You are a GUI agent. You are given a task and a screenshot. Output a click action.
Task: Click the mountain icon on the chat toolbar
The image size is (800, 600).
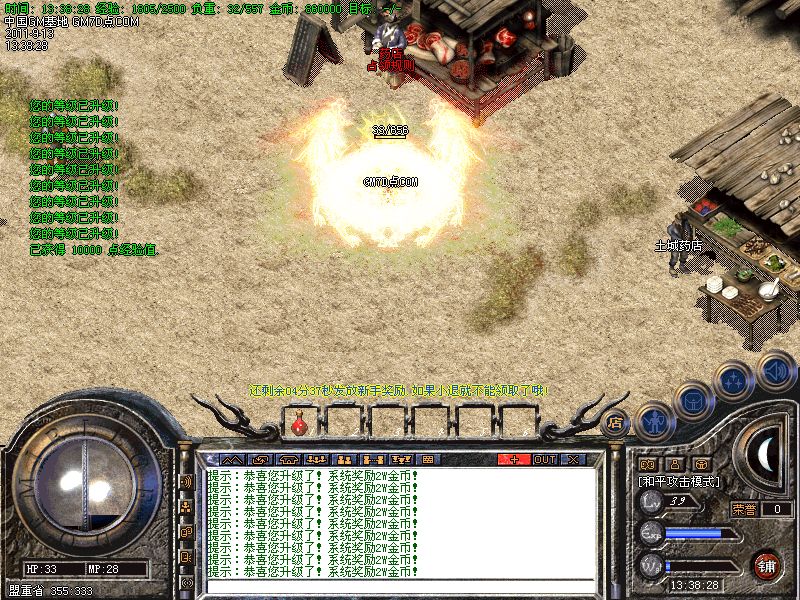click(231, 459)
